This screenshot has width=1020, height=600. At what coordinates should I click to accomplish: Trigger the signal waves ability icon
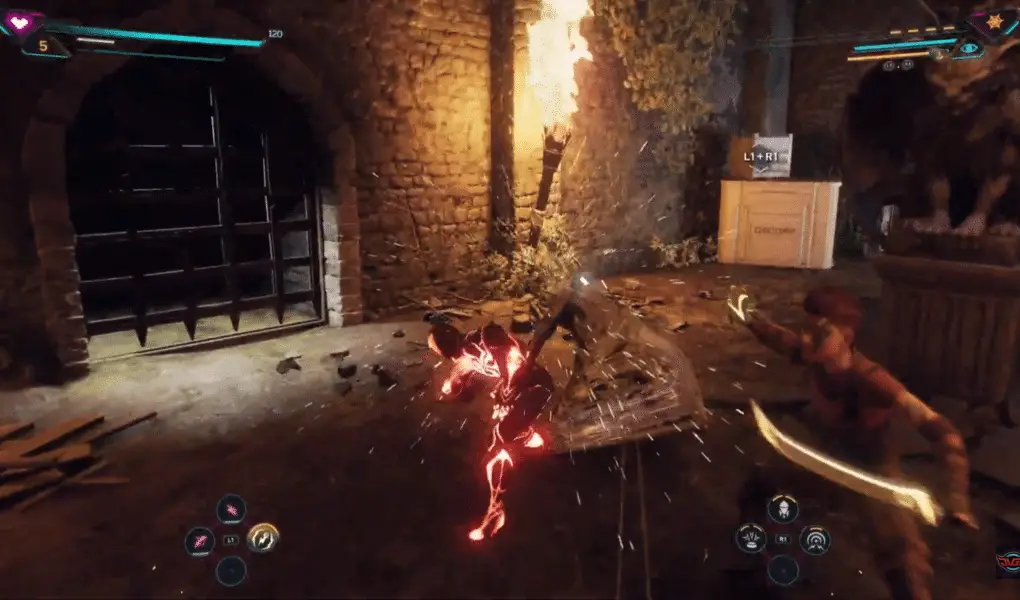[815, 539]
